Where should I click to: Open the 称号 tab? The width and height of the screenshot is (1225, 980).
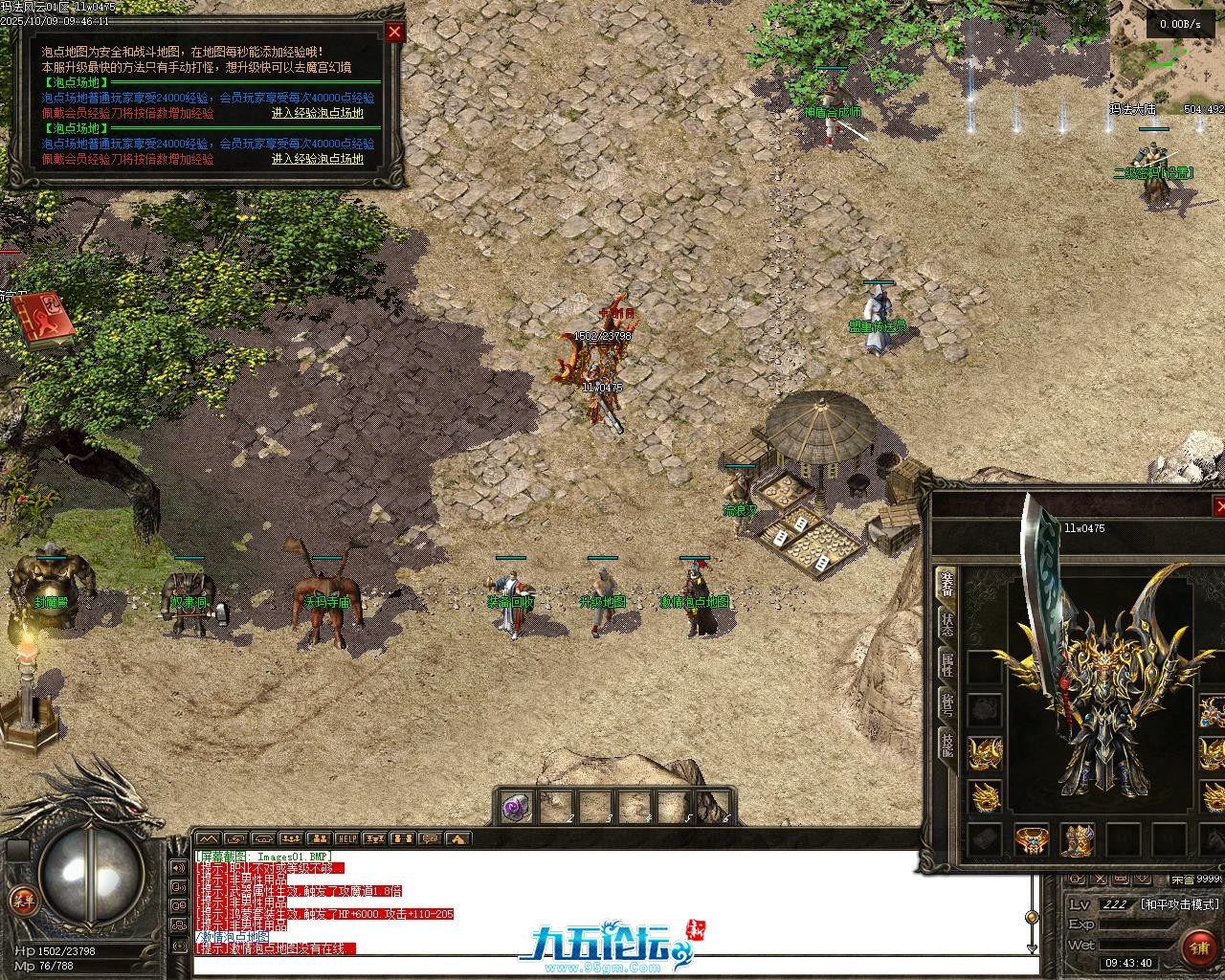946,705
